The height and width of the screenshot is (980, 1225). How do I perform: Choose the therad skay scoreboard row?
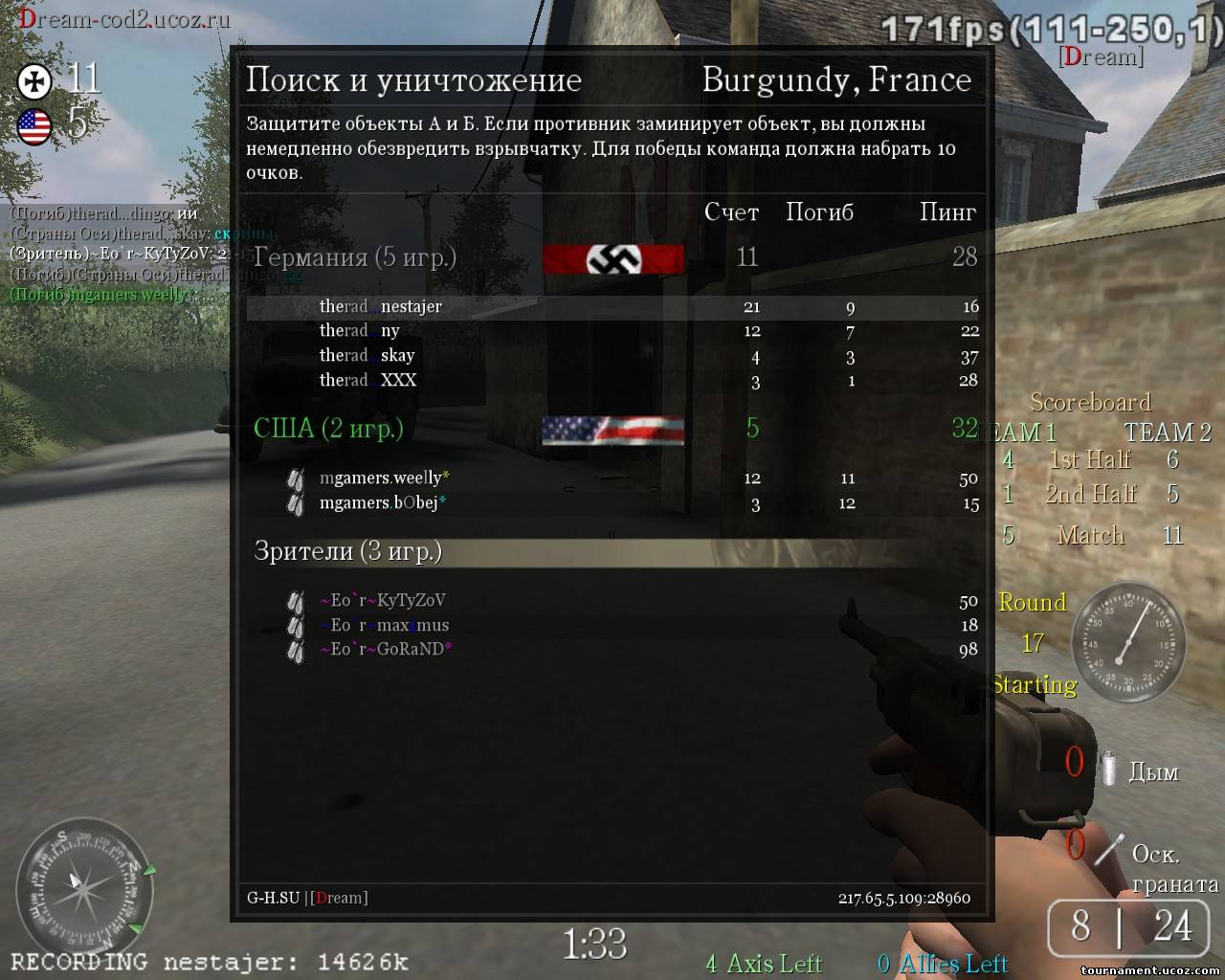tap(367, 356)
